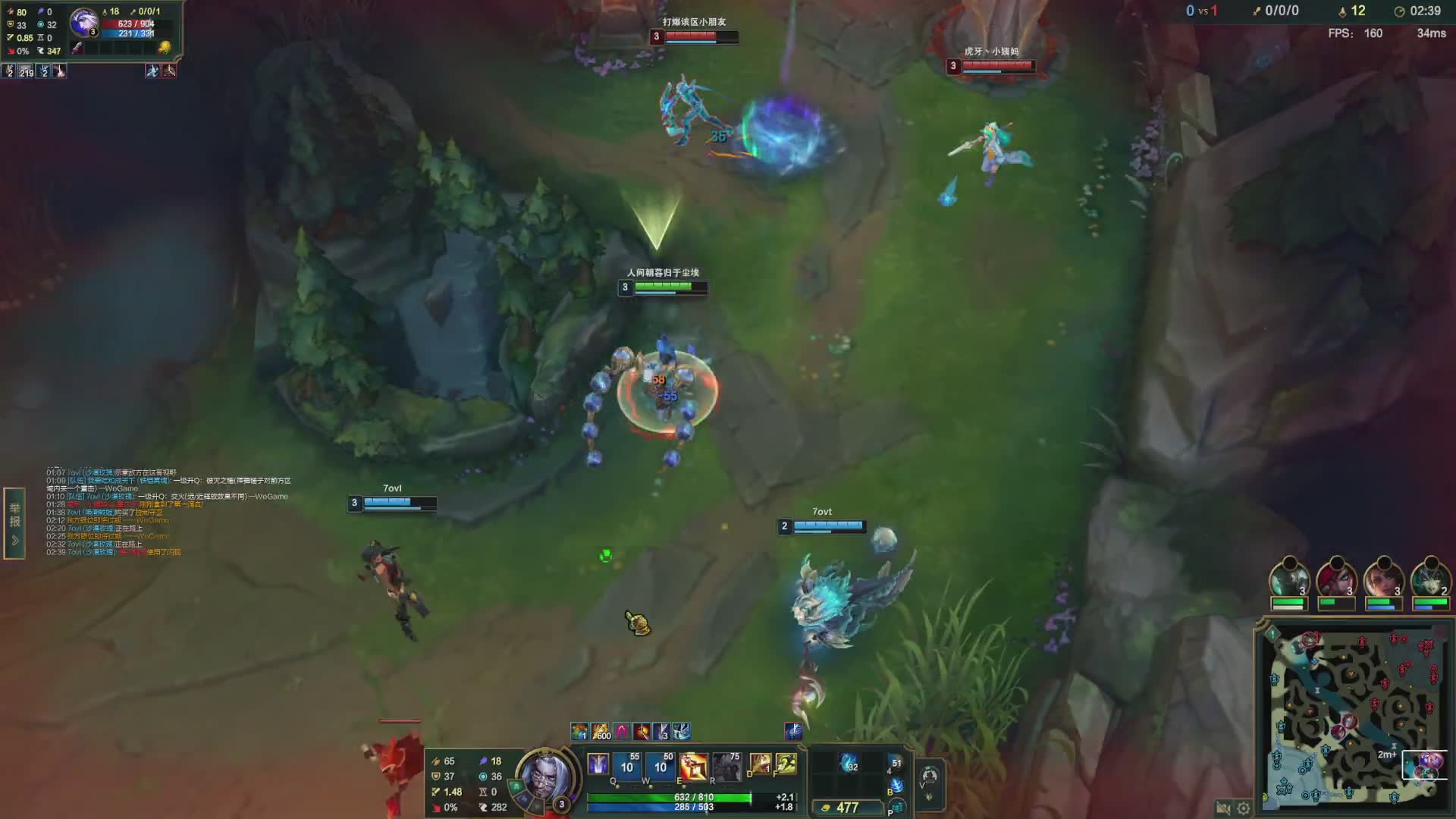Click the buff icon showing 600
Image resolution: width=1456 pixels, height=819 pixels.
click(x=601, y=732)
